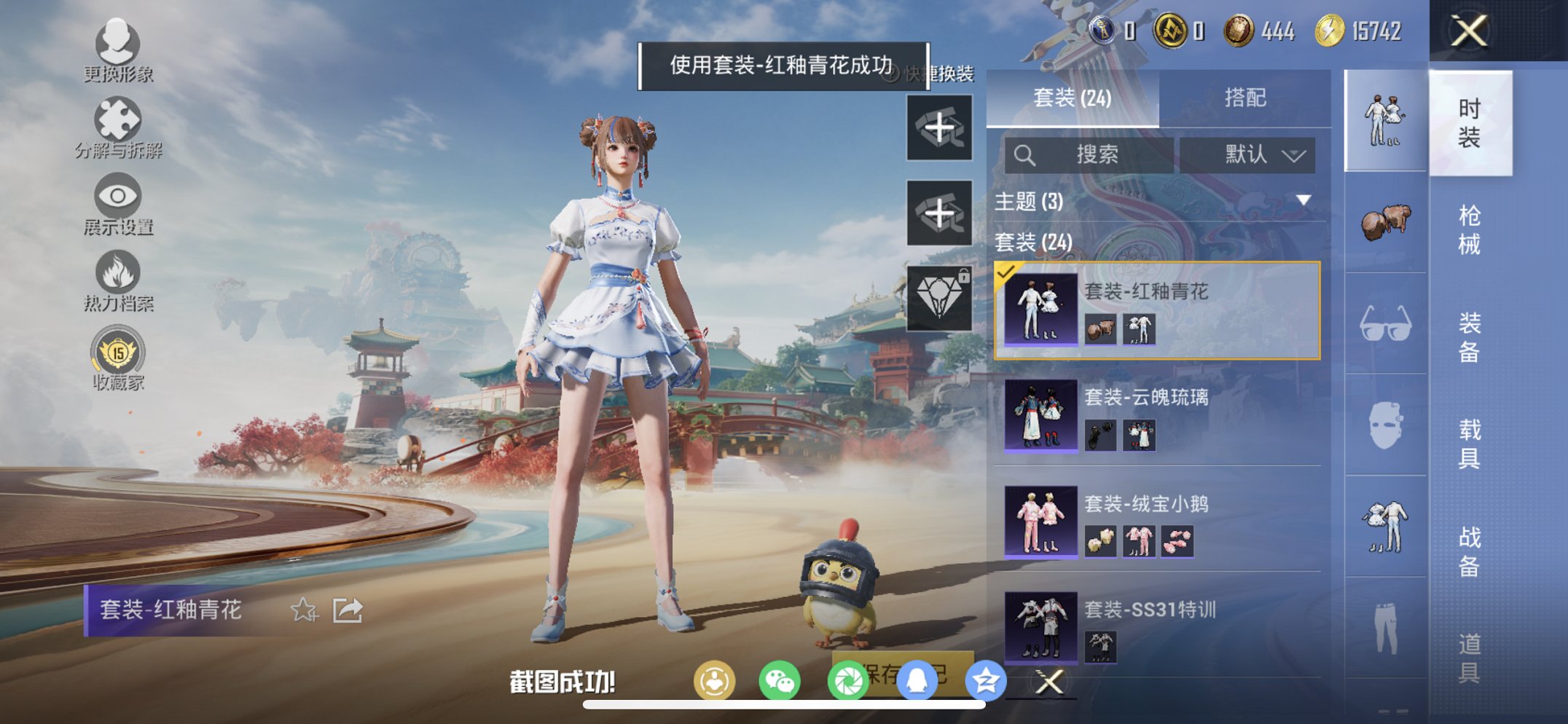Viewport: 1568px width, 724px height.
Task: Open the 默认 sort dropdown
Action: (x=1249, y=154)
